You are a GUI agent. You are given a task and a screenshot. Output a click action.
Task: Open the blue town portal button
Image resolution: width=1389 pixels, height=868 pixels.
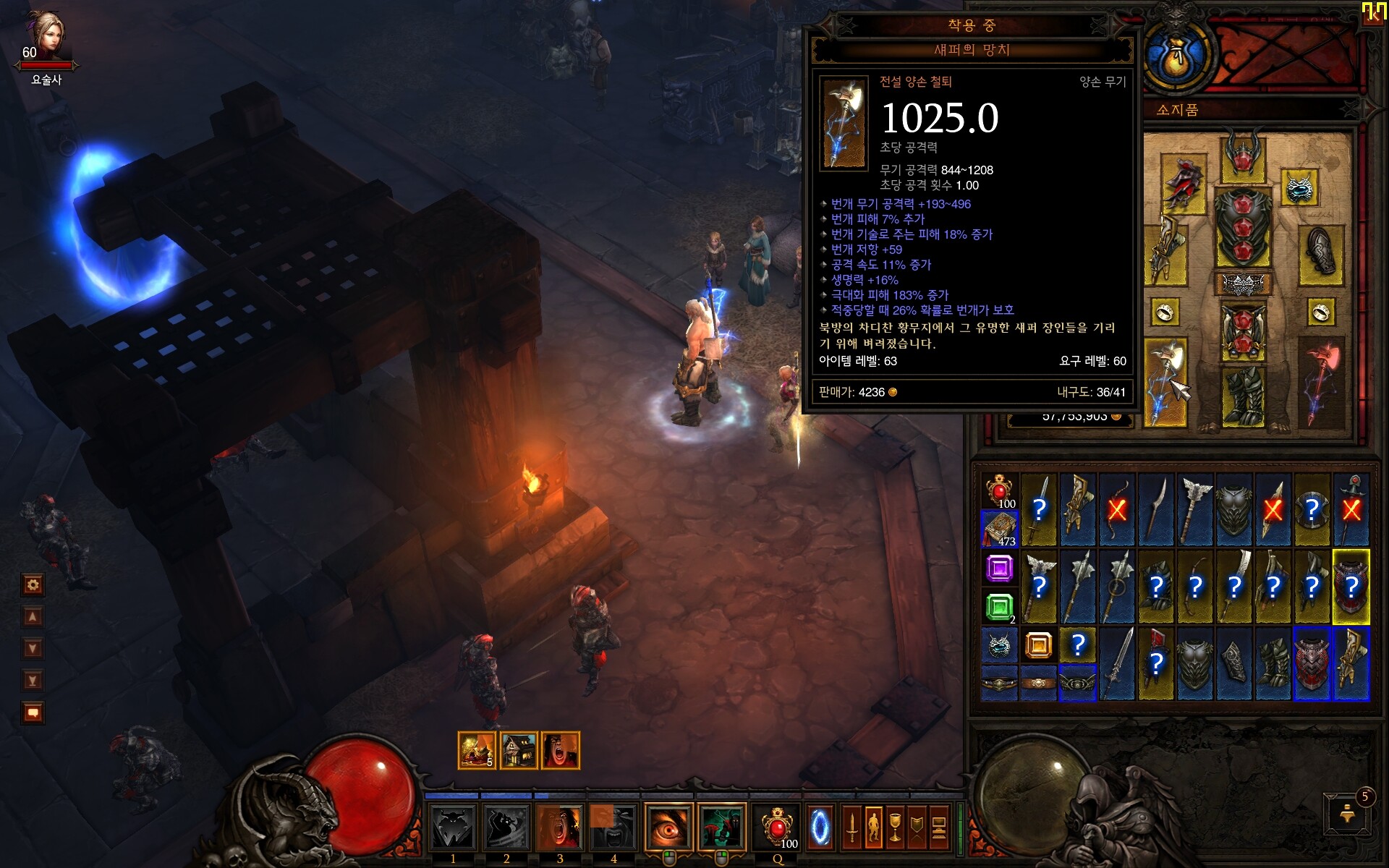[820, 826]
